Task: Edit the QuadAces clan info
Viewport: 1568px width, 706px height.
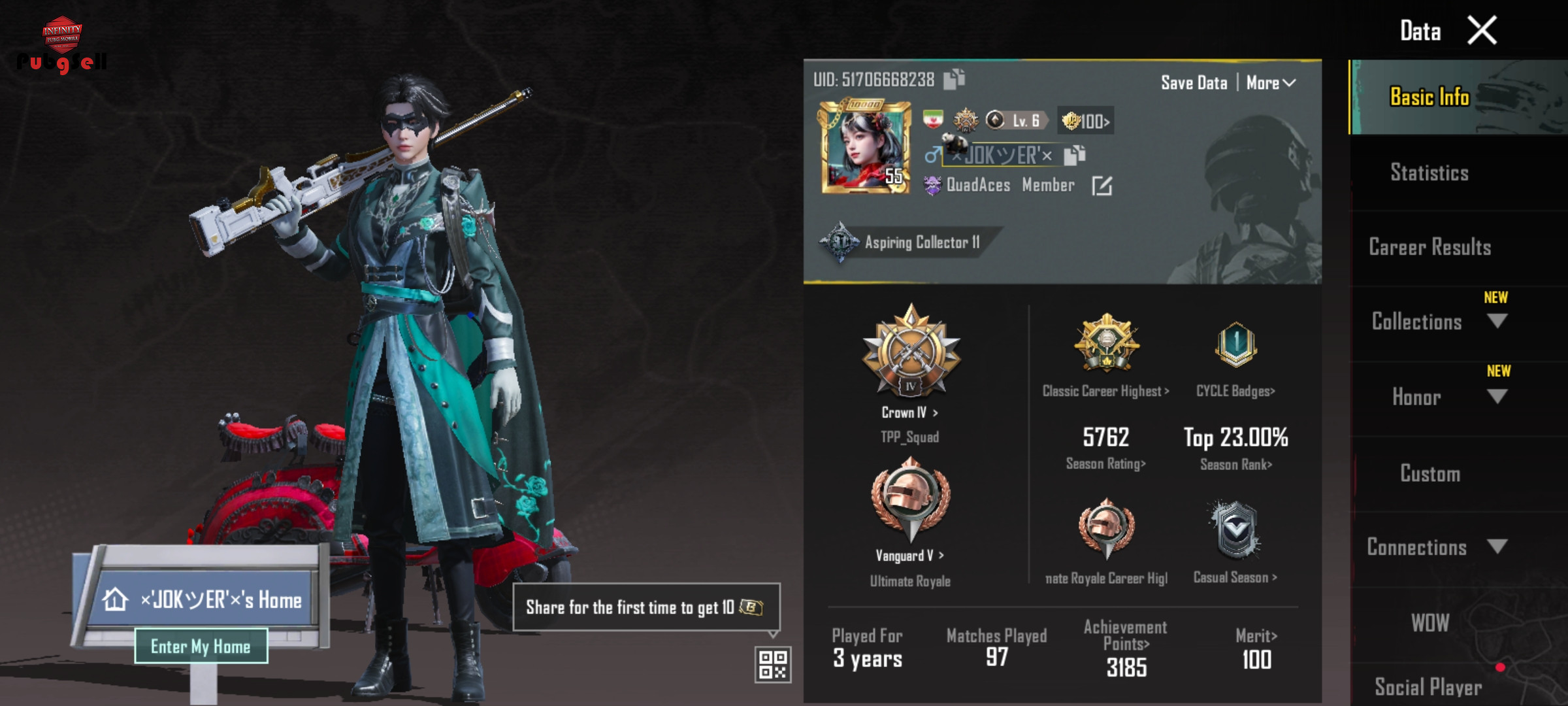Action: (1102, 186)
